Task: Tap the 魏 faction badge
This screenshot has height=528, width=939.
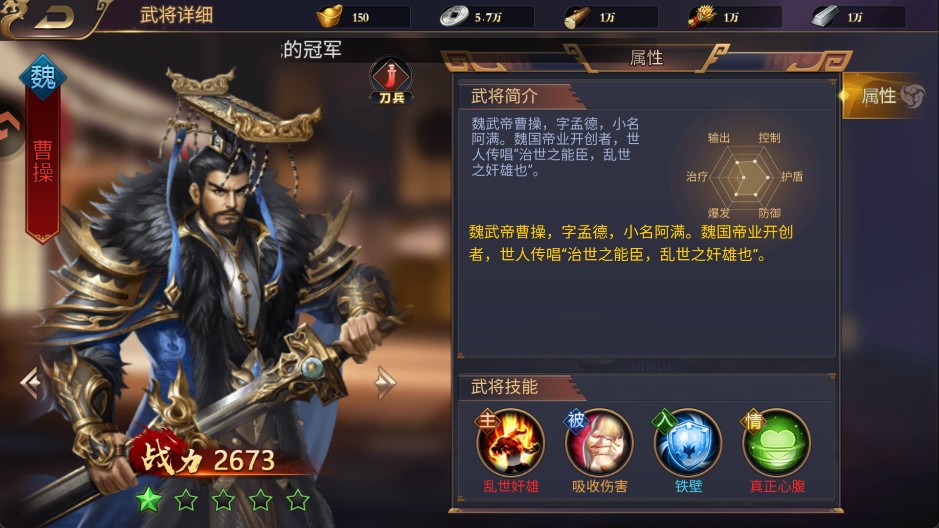Action: 43,77
